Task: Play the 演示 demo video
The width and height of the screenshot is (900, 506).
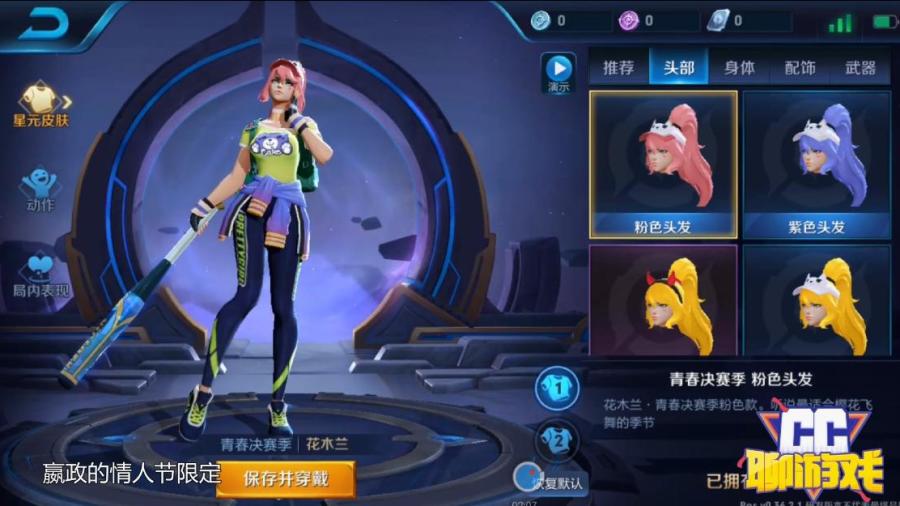Action: pyautogui.click(x=558, y=72)
